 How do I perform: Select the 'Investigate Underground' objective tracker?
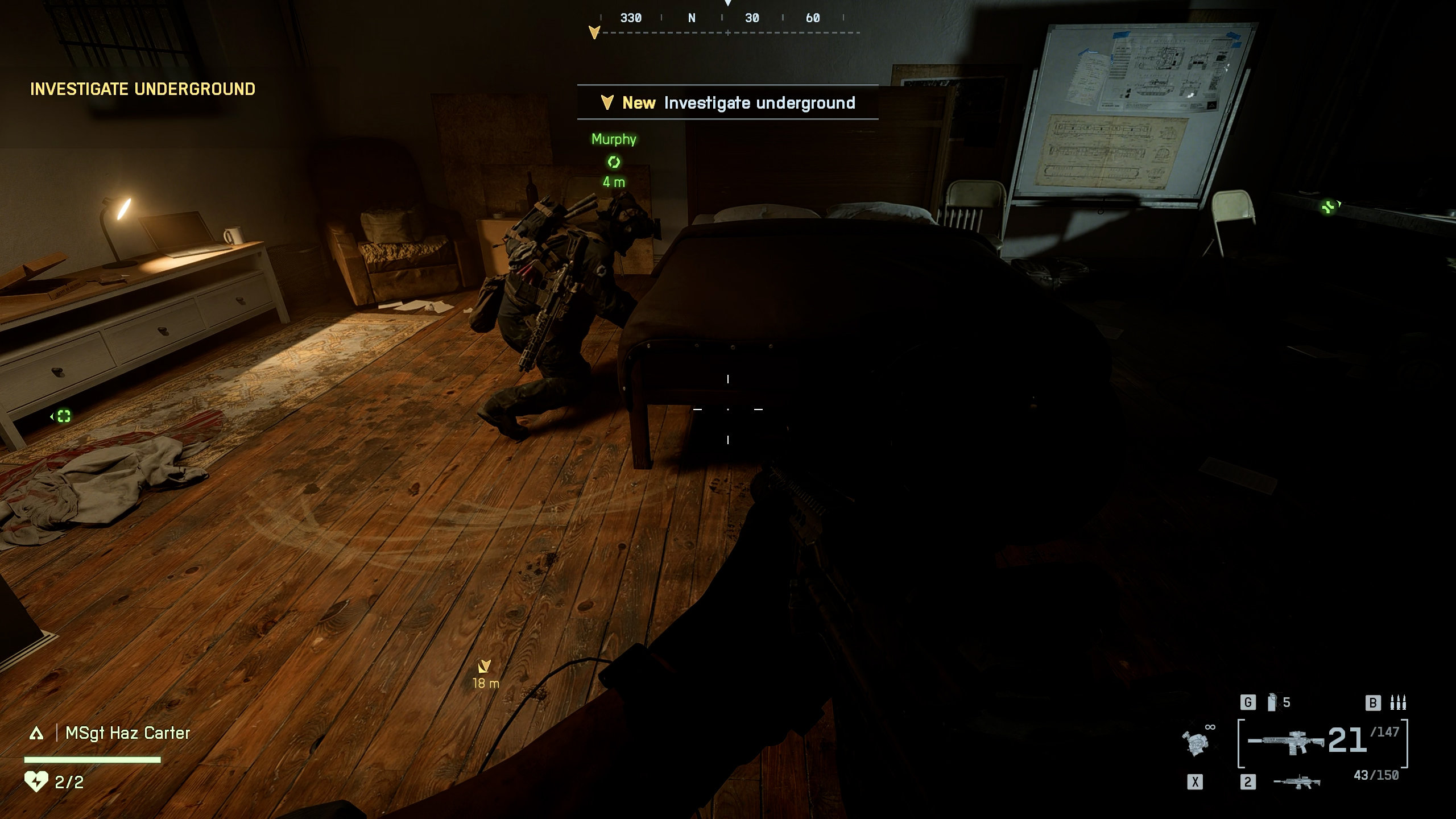[142, 89]
